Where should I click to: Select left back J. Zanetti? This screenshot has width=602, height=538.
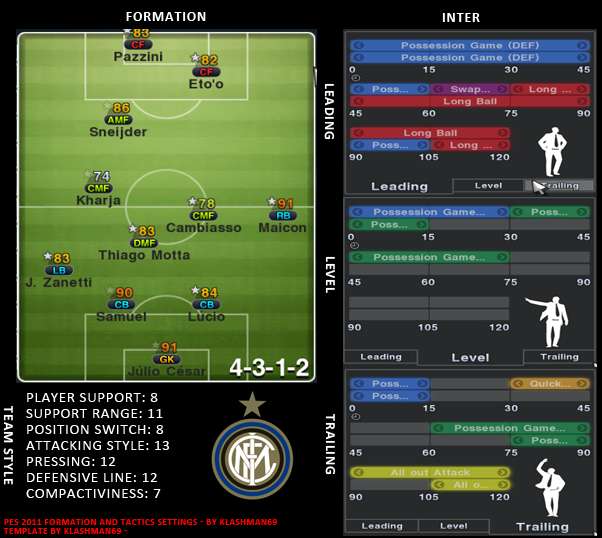[59, 269]
